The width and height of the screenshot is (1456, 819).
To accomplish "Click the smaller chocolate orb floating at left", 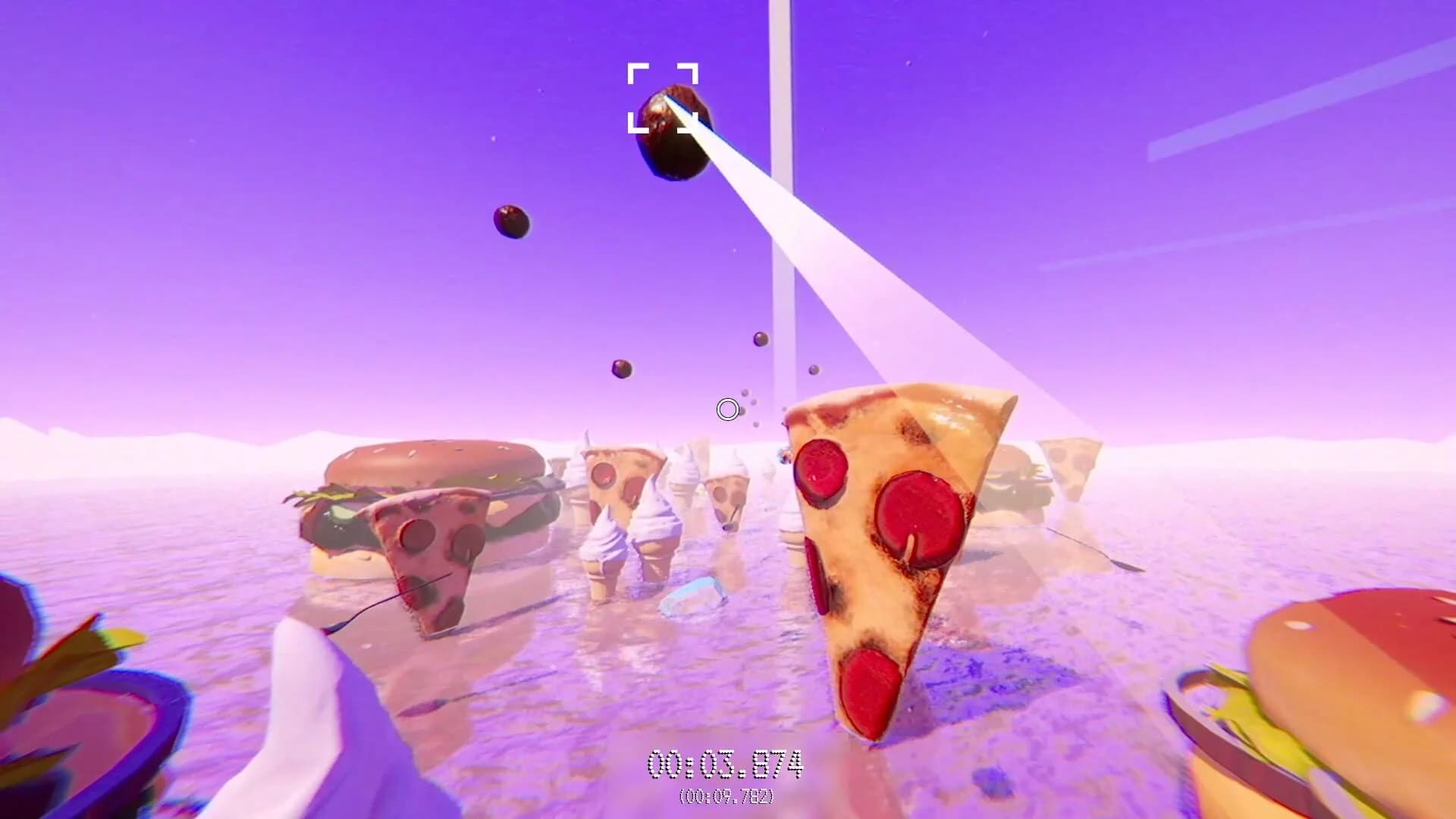I will 511,222.
